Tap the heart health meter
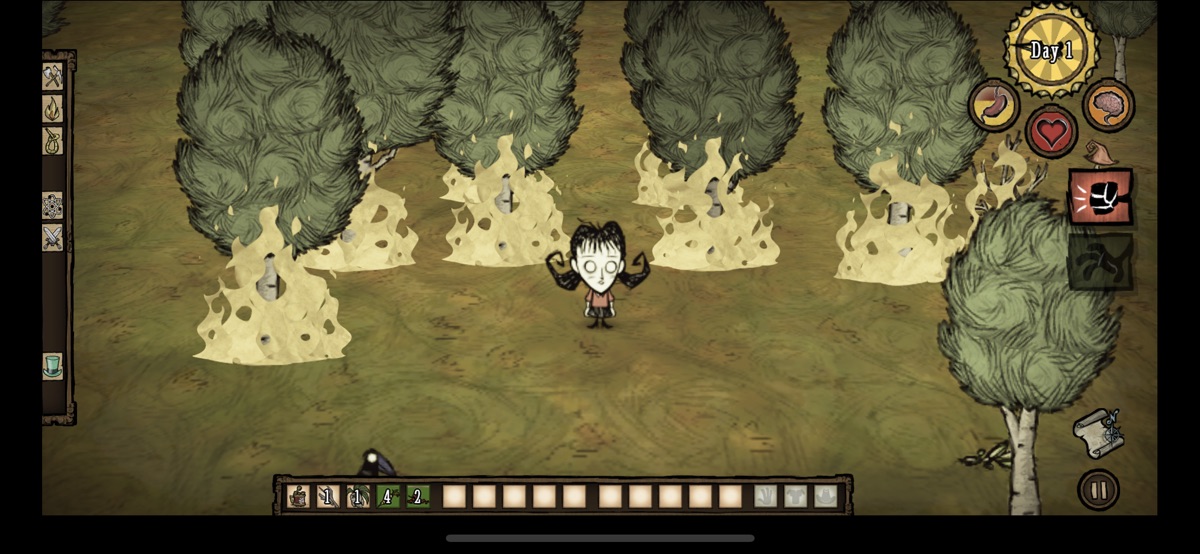The height and width of the screenshot is (554, 1200). [1051, 131]
